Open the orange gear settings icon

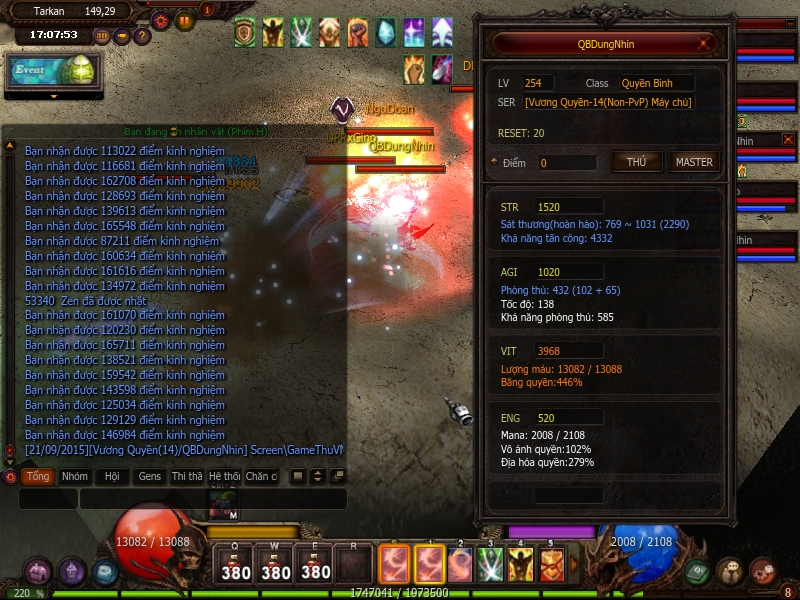tap(161, 20)
